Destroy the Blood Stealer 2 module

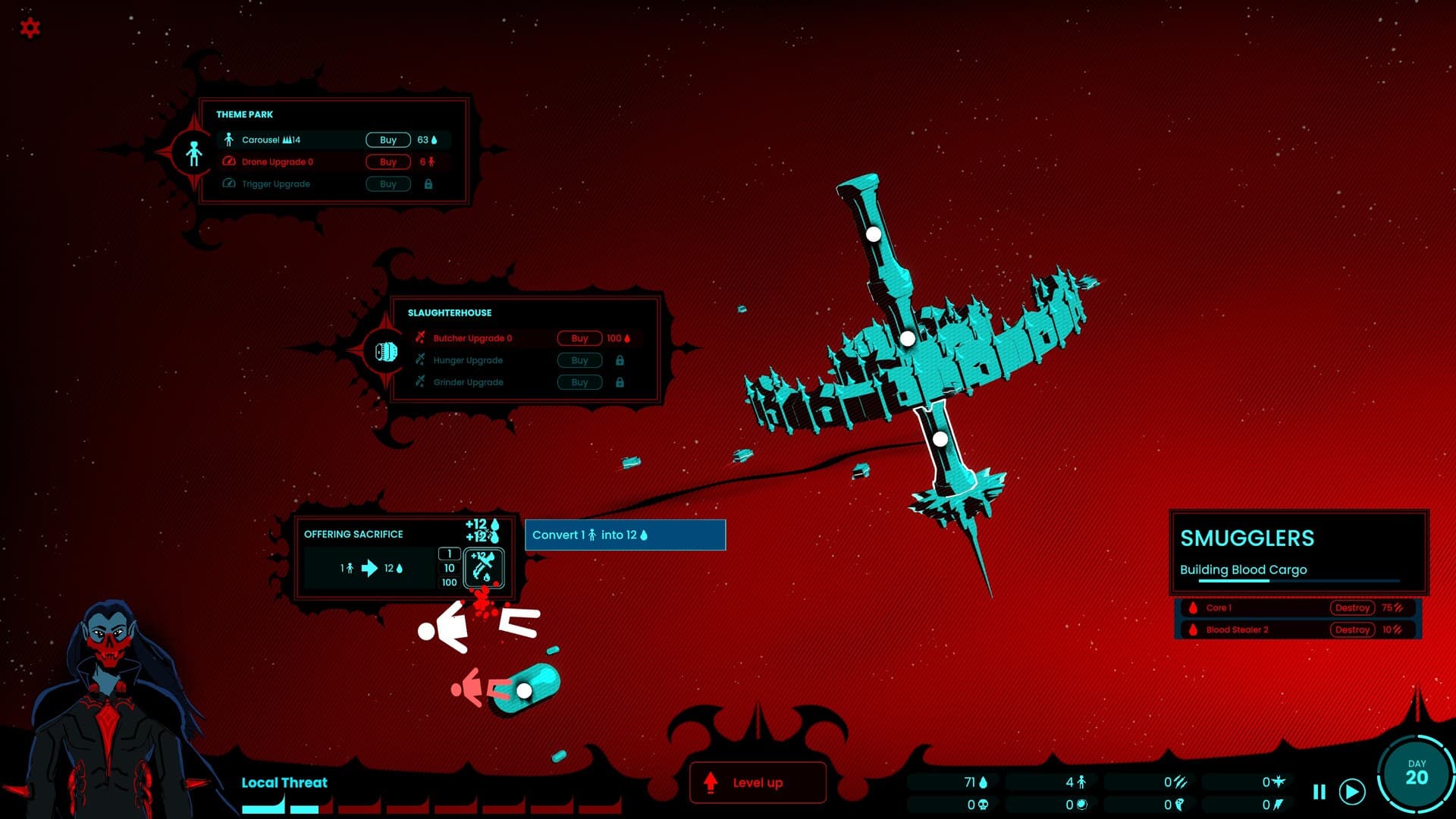pos(1353,629)
